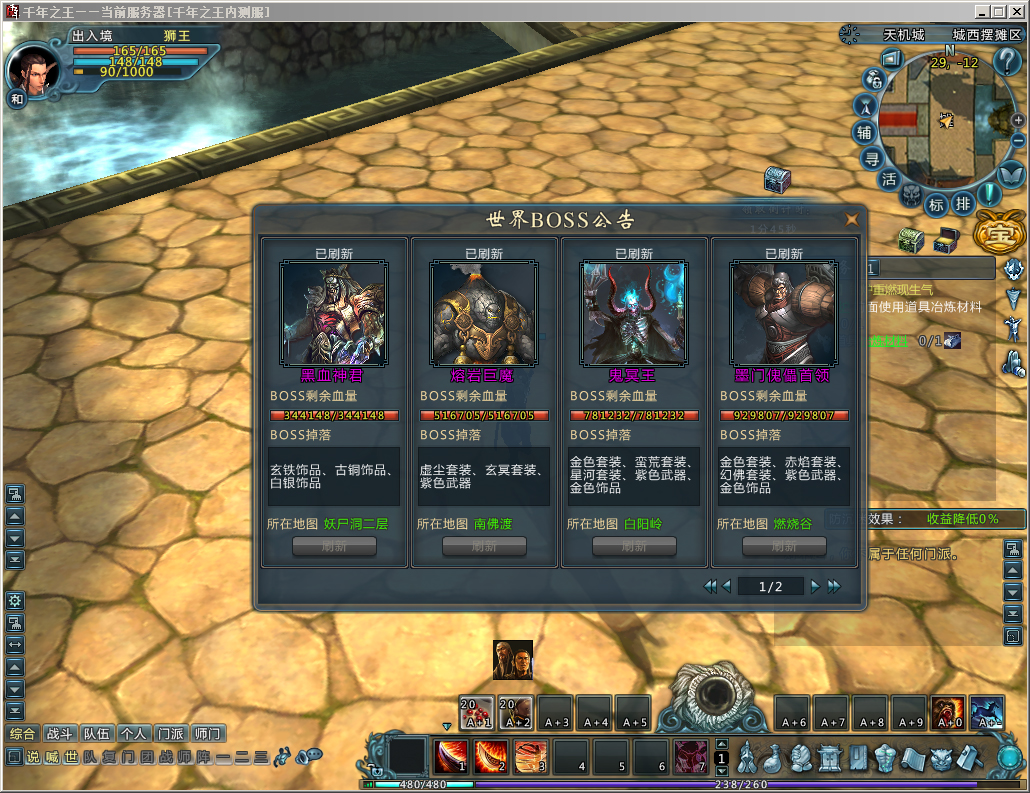
Task: Jump to the last BOSS page
Action: click(x=835, y=587)
